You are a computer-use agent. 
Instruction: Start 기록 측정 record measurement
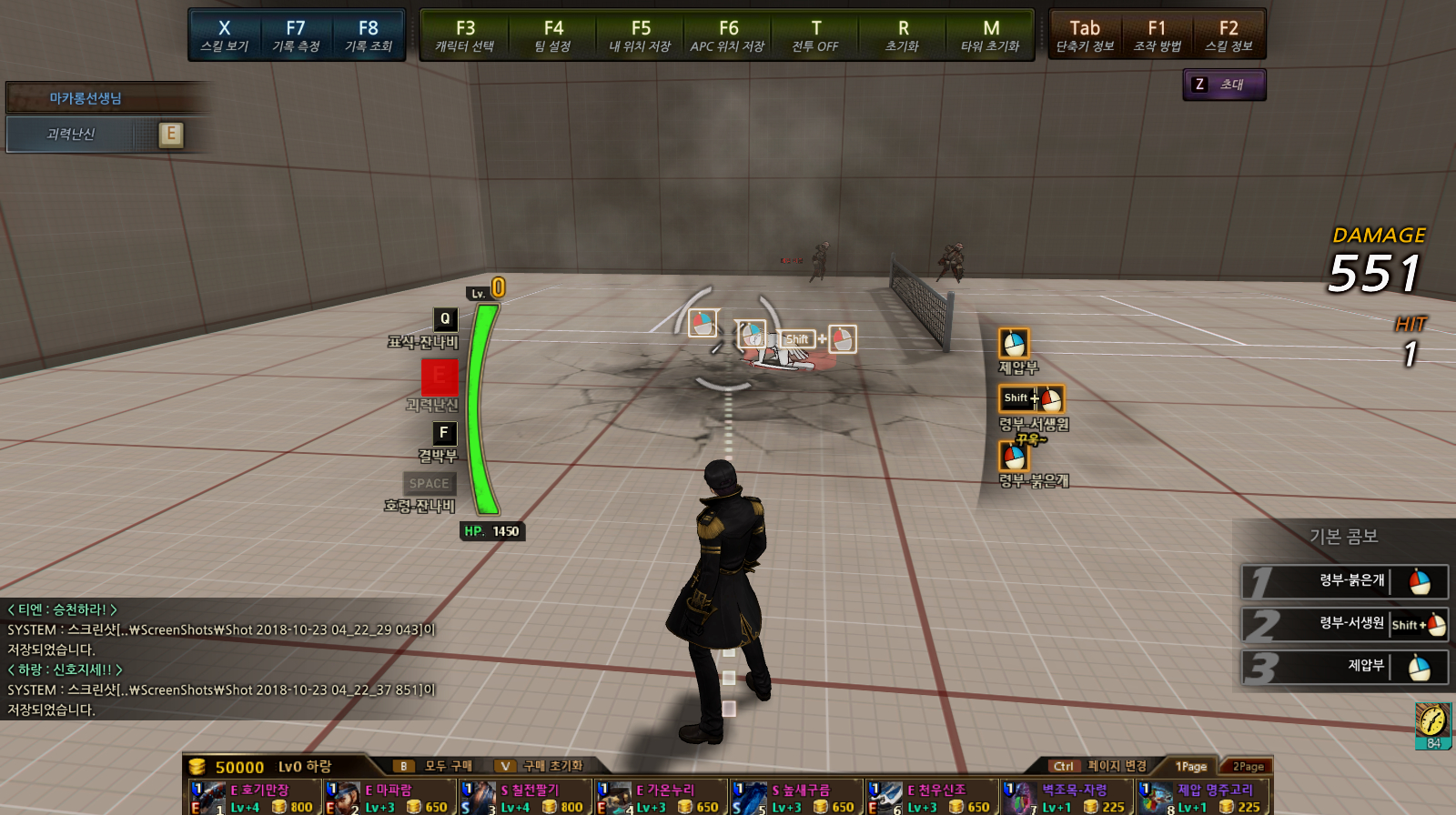click(296, 35)
